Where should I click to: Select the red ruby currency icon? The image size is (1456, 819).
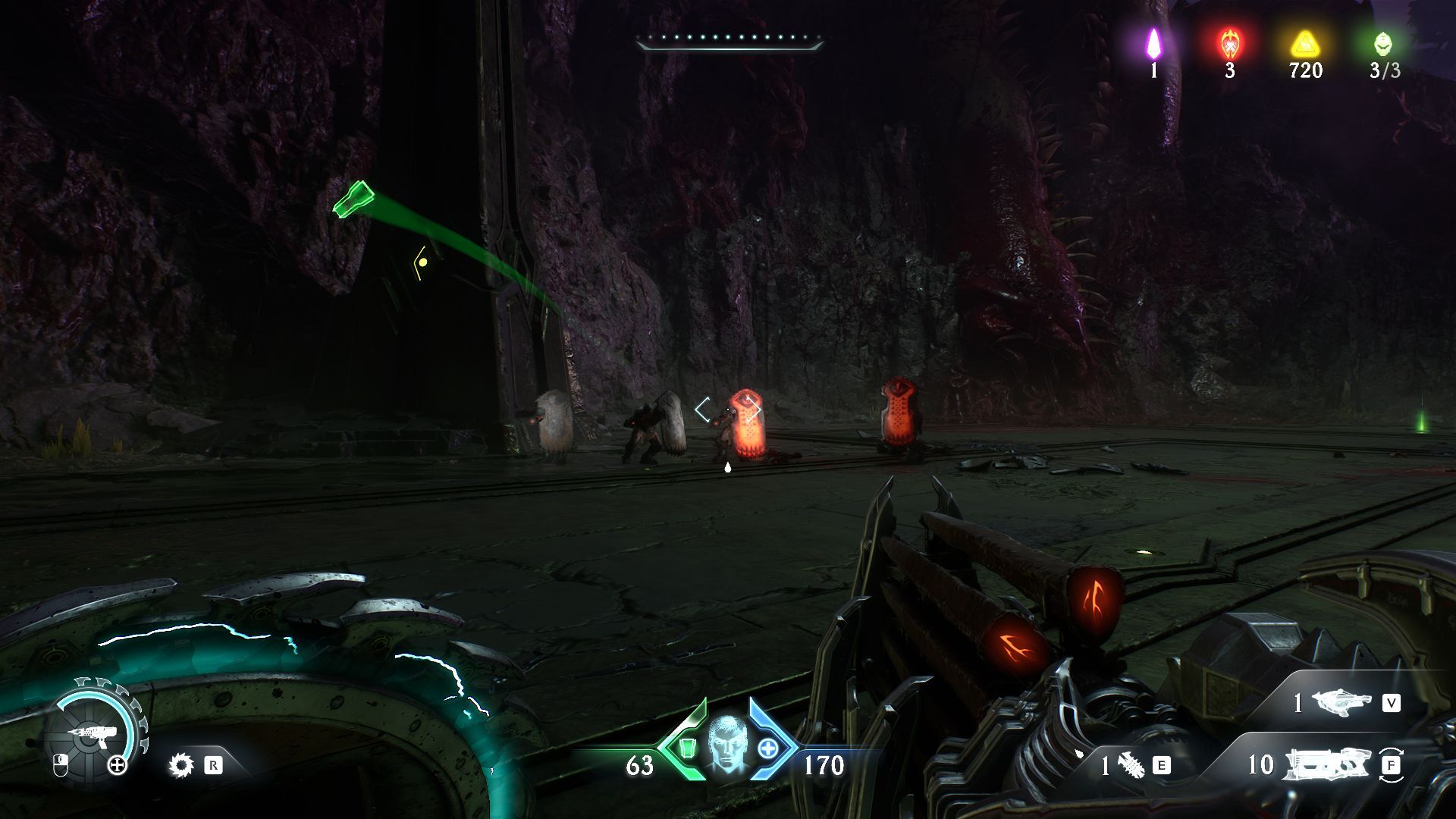1229,44
